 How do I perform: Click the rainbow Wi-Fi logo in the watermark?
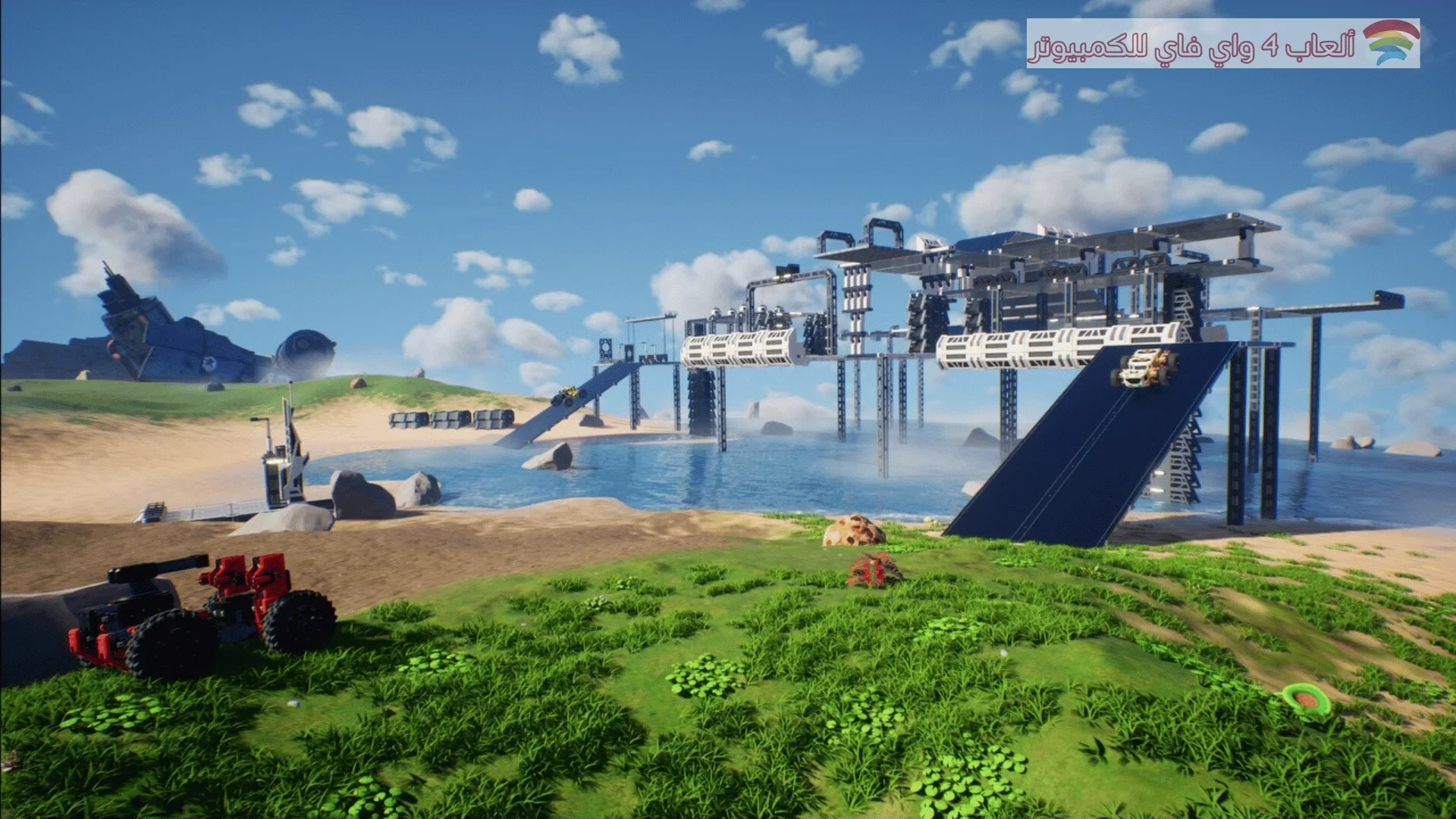pyautogui.click(x=1390, y=42)
